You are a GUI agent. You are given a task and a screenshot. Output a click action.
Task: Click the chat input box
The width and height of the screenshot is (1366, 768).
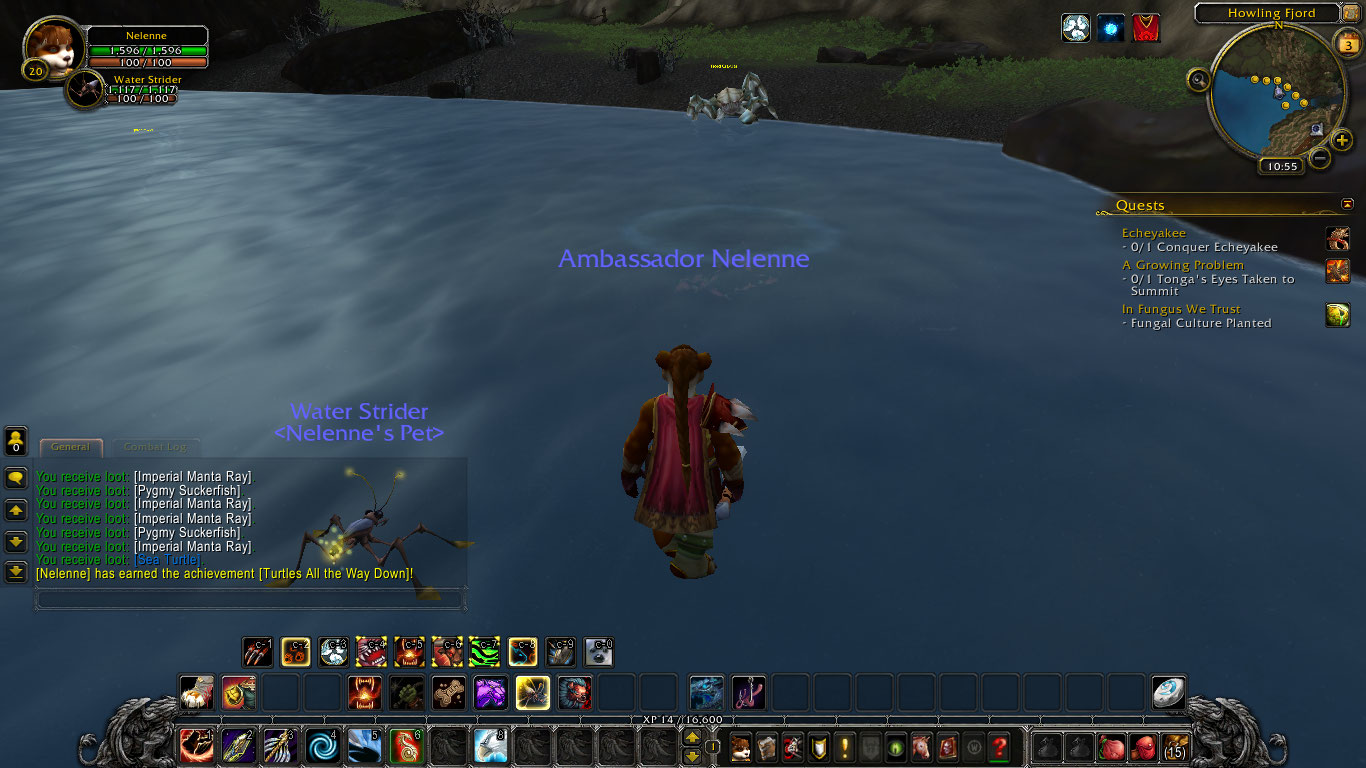click(x=250, y=599)
